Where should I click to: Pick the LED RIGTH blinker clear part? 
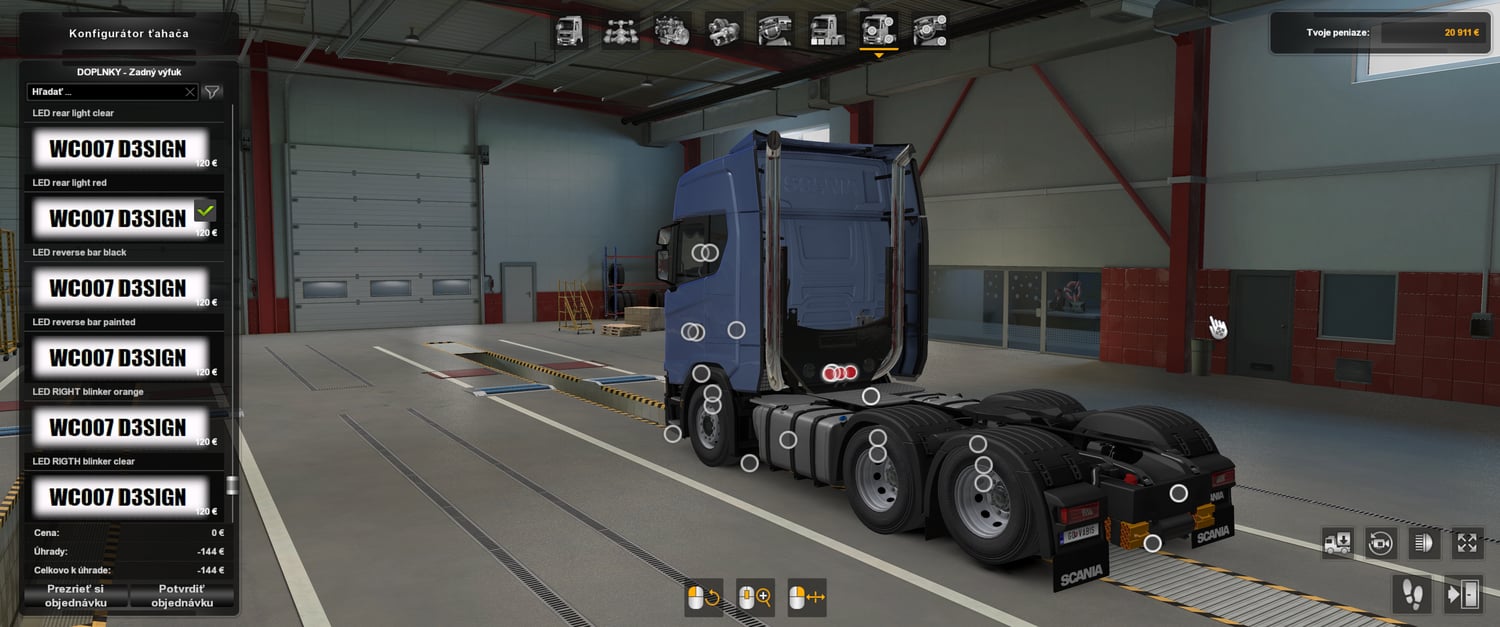pyautogui.click(x=119, y=496)
